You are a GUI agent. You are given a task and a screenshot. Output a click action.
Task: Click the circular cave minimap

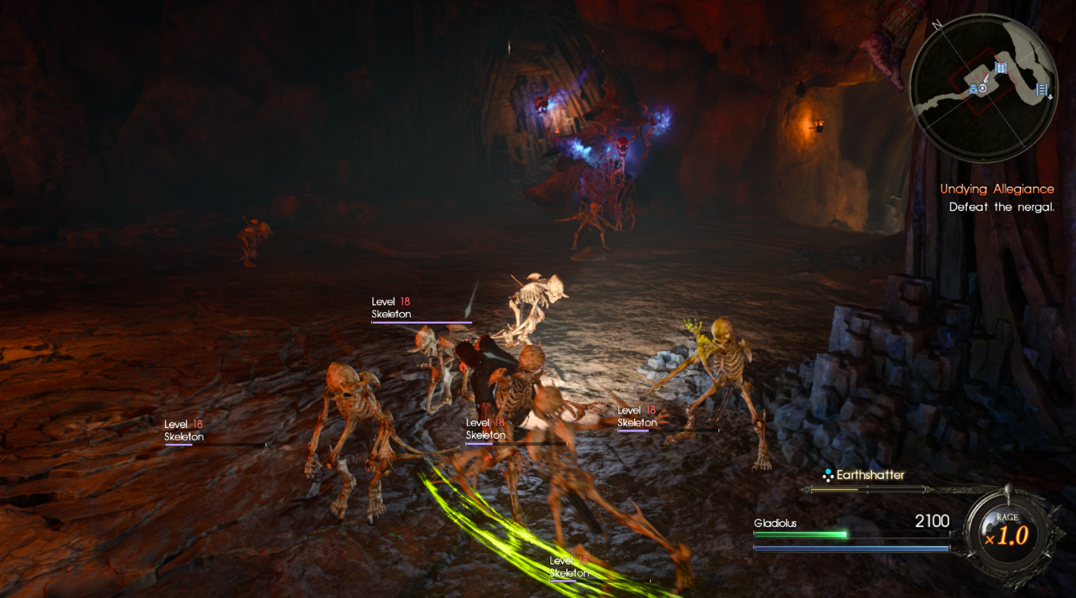(982, 88)
